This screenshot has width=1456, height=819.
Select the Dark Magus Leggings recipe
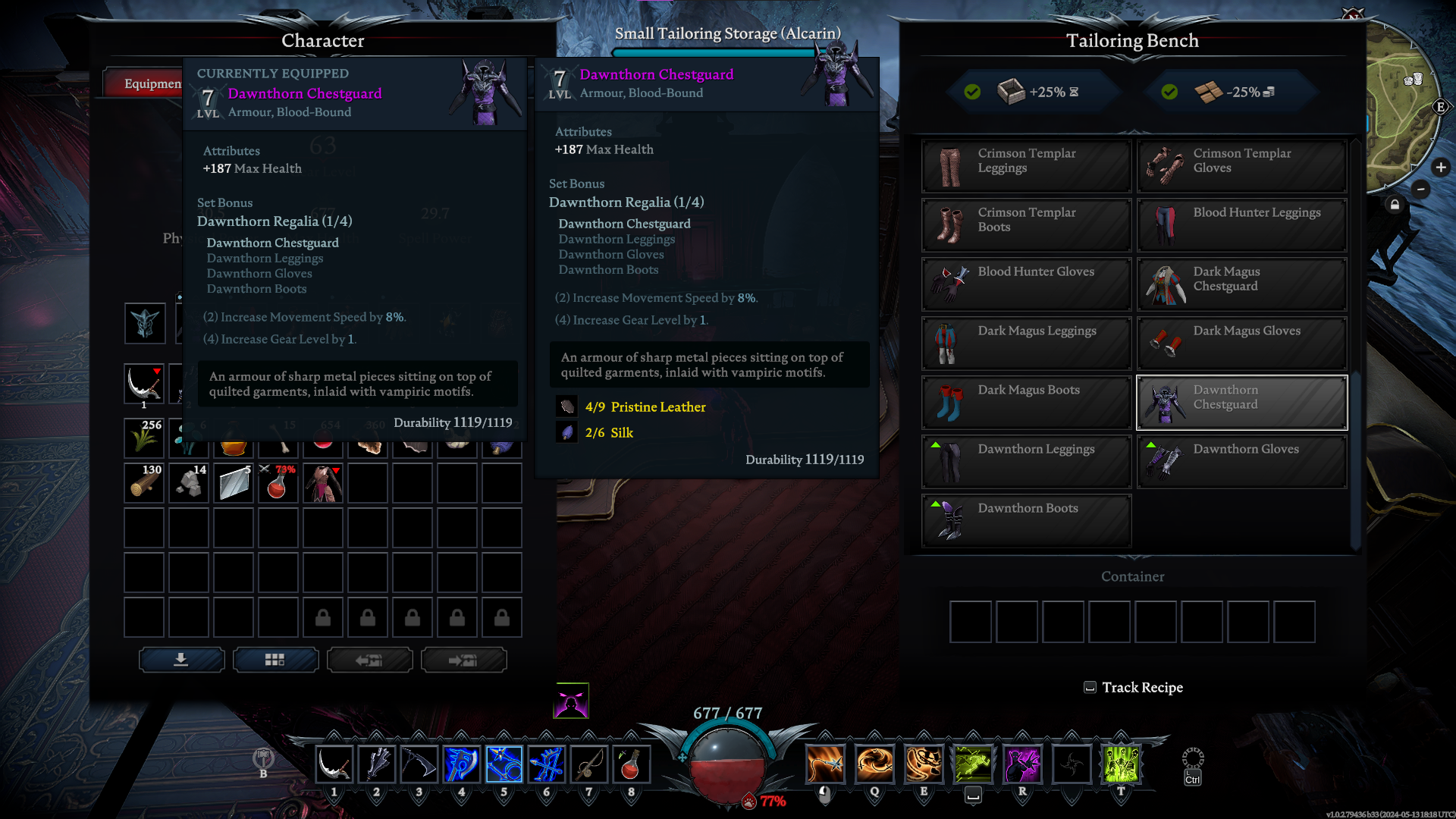[1026, 343]
